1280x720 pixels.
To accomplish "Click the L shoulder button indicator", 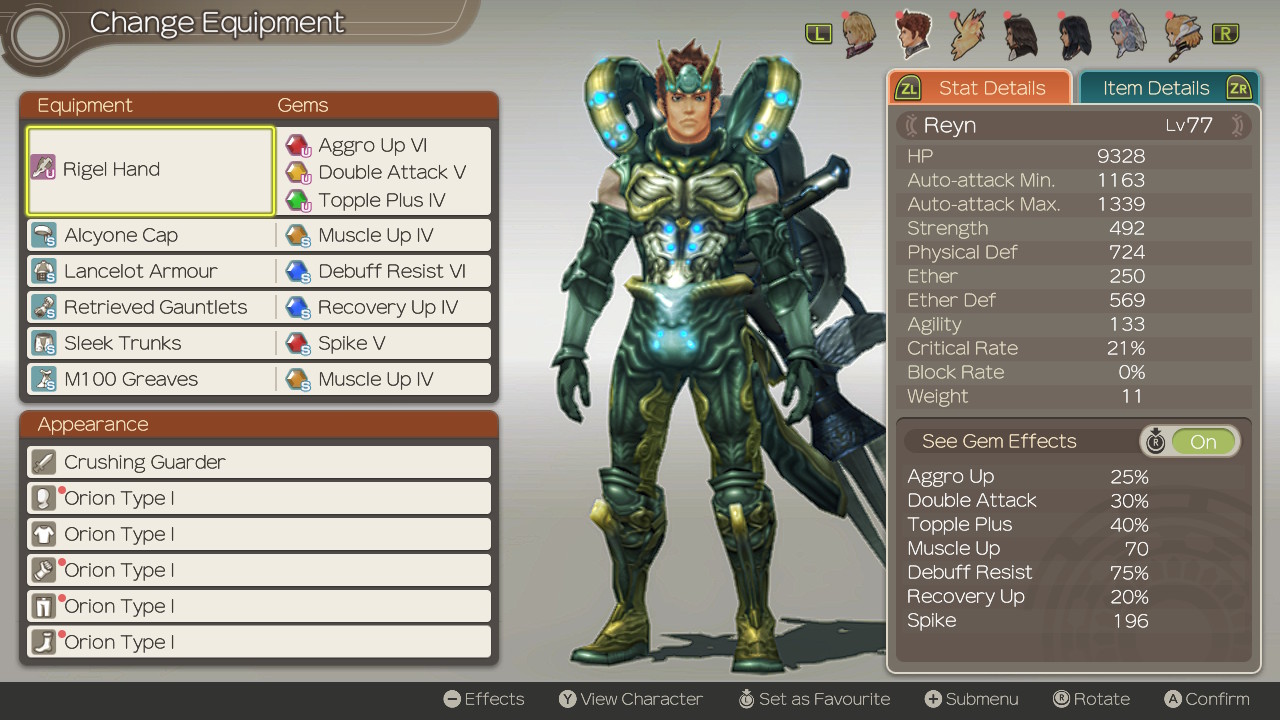I will (818, 32).
